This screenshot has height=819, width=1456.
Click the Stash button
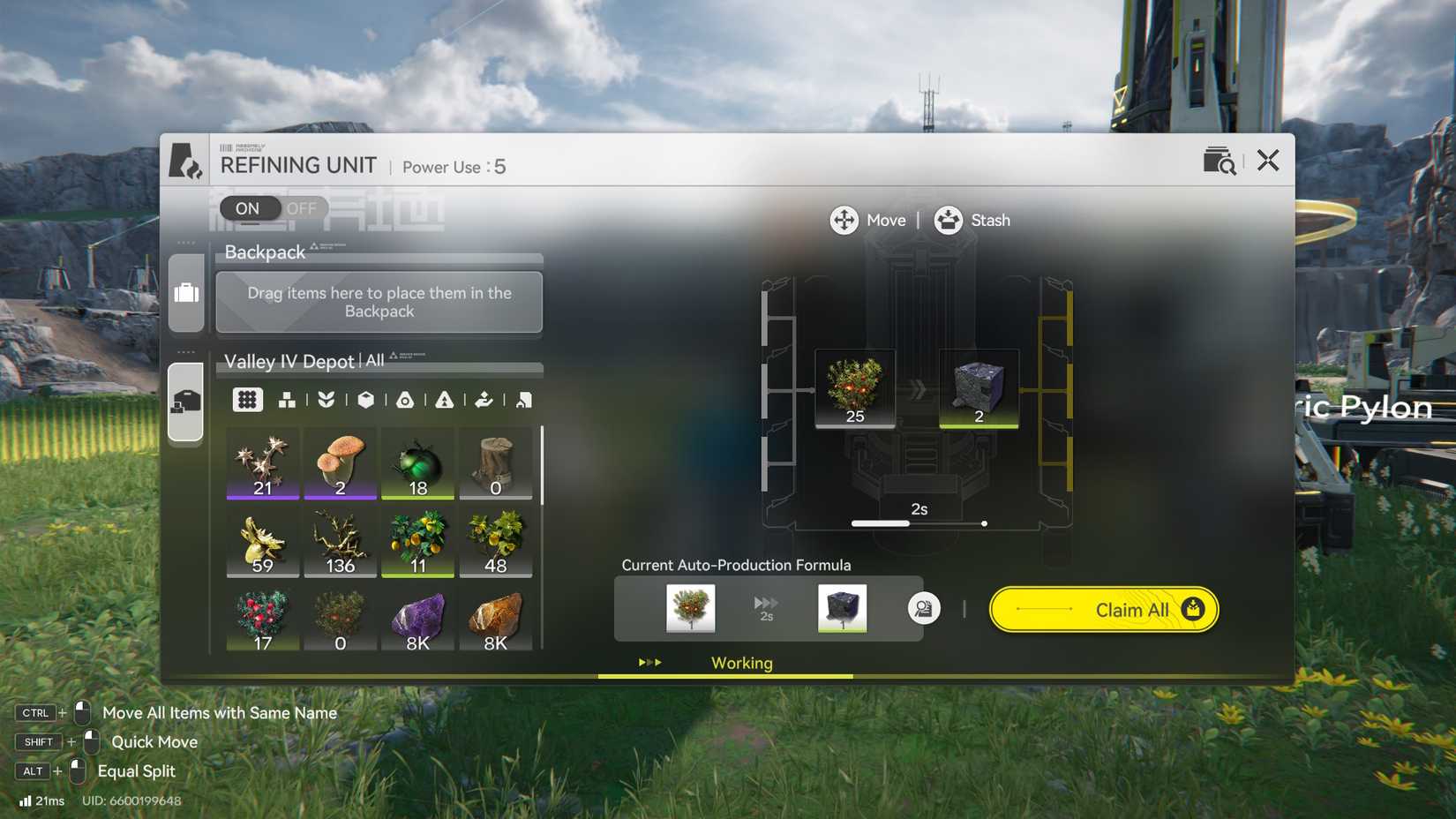click(972, 221)
